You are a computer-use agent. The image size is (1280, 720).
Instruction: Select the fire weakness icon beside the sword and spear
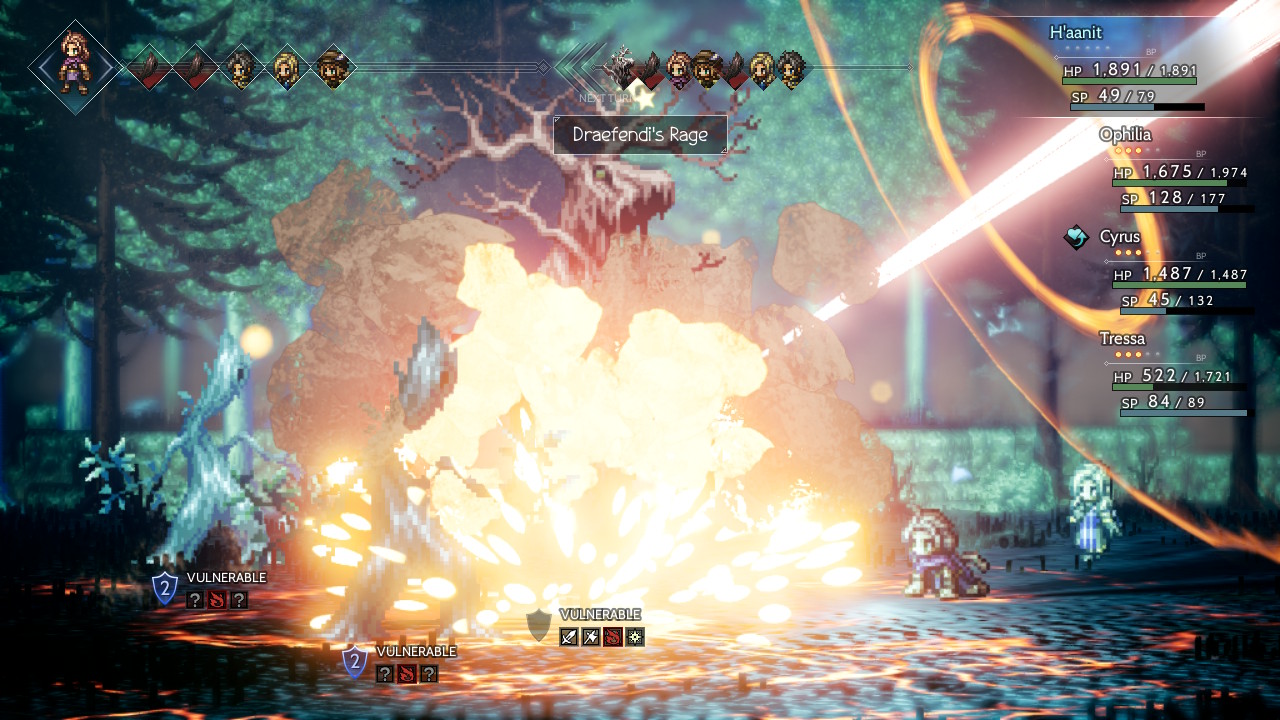(x=613, y=636)
